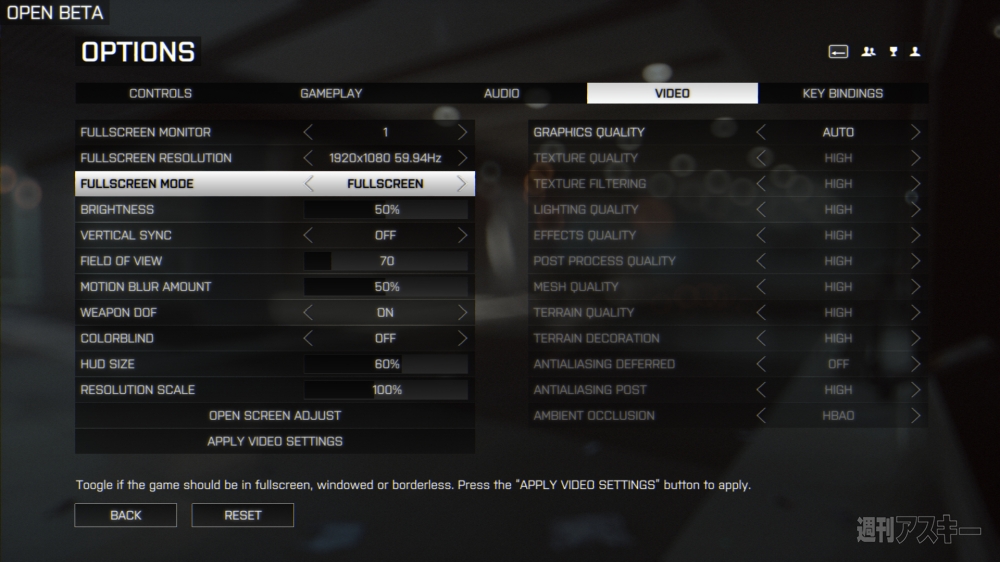Click the Back button
Viewport: 1000px width, 562px height.
tap(125, 515)
